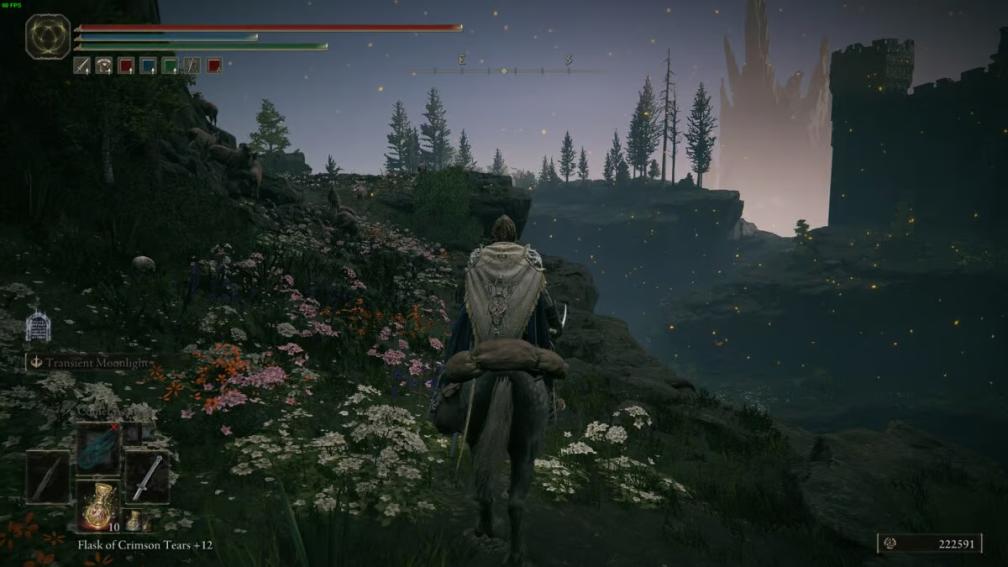Screen dimensions: 1008x567
Task: Check the sword buff status icon
Action: coord(82,66)
